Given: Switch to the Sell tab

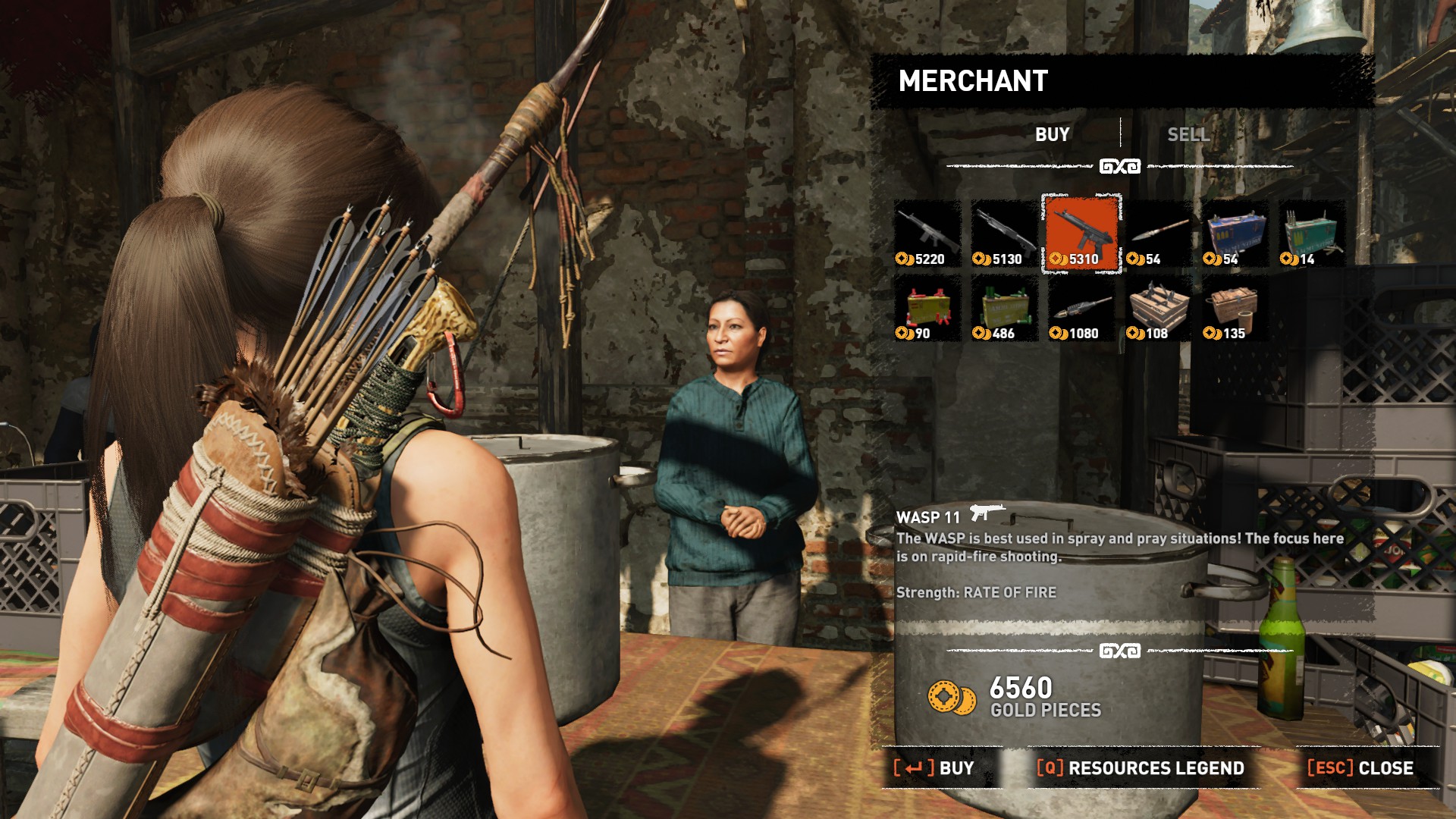Looking at the screenshot, I should pos(1188,135).
